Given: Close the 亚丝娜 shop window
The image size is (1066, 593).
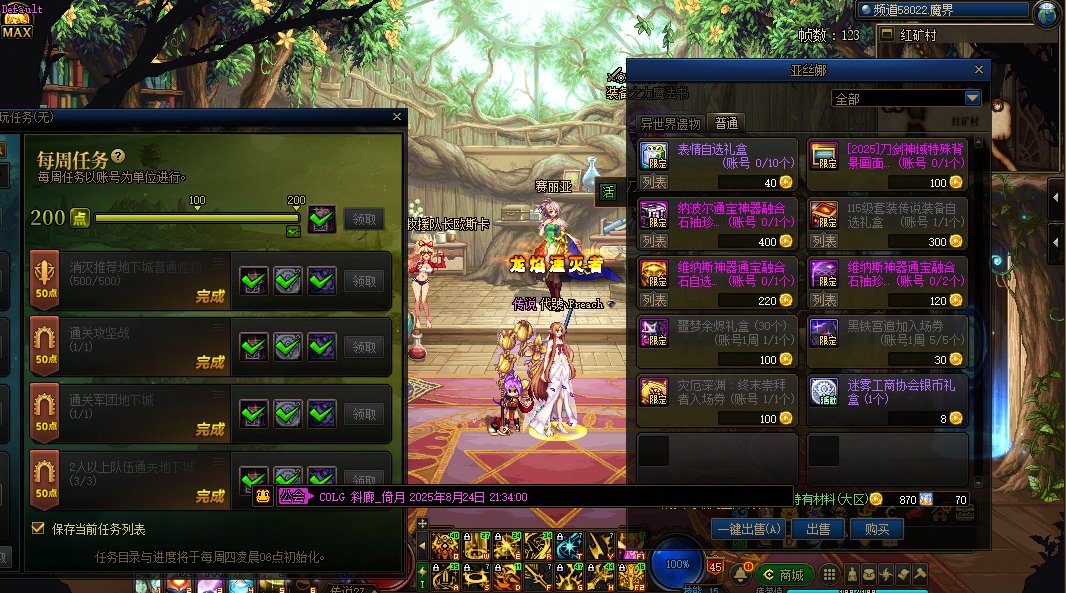Looking at the screenshot, I should click(x=979, y=70).
